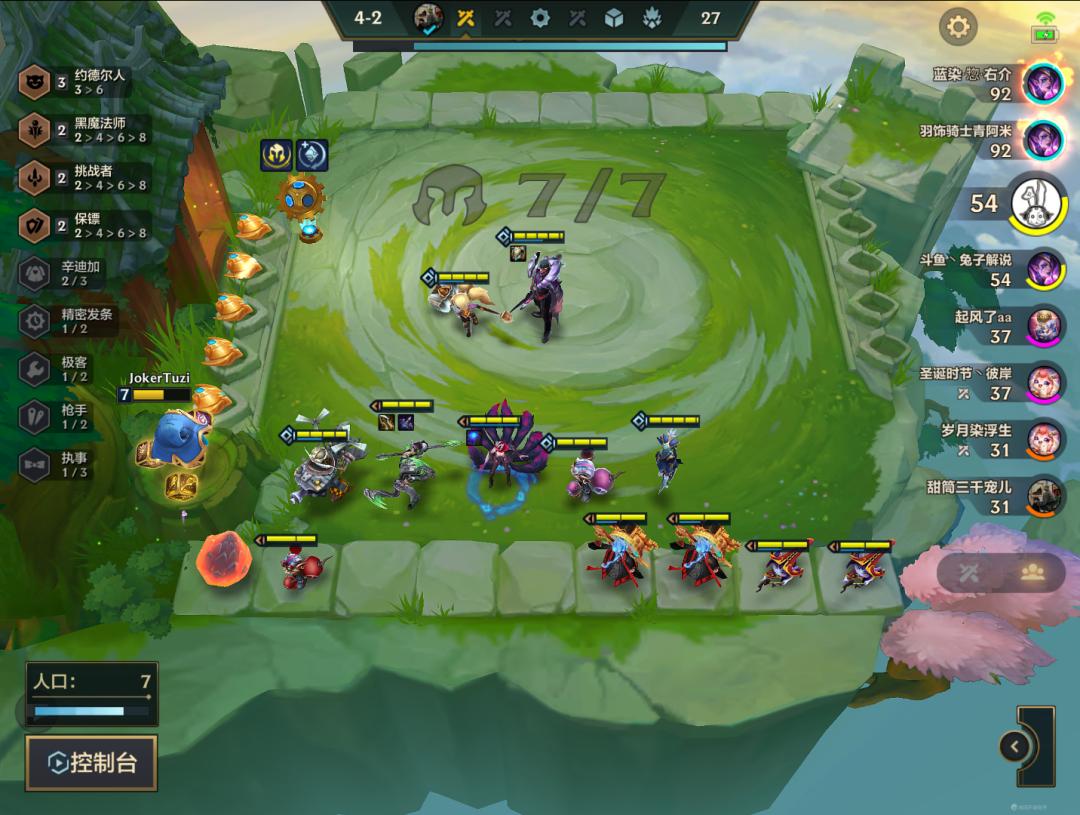
Task: Select the 黑魔法师 trait entry
Action: click(x=84, y=130)
